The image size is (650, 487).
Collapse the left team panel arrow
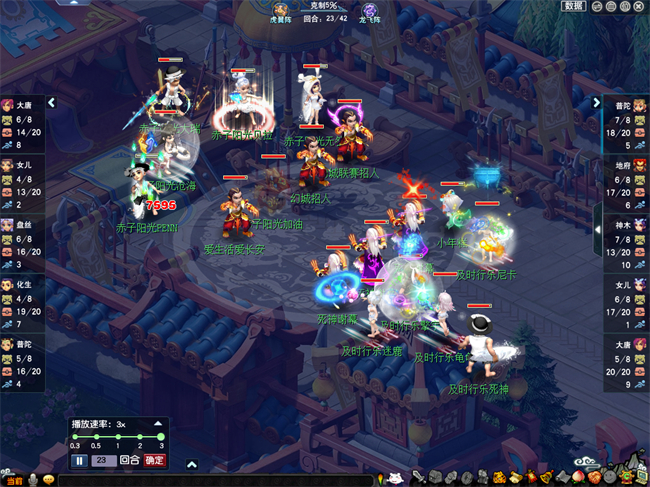pyautogui.click(x=51, y=102)
